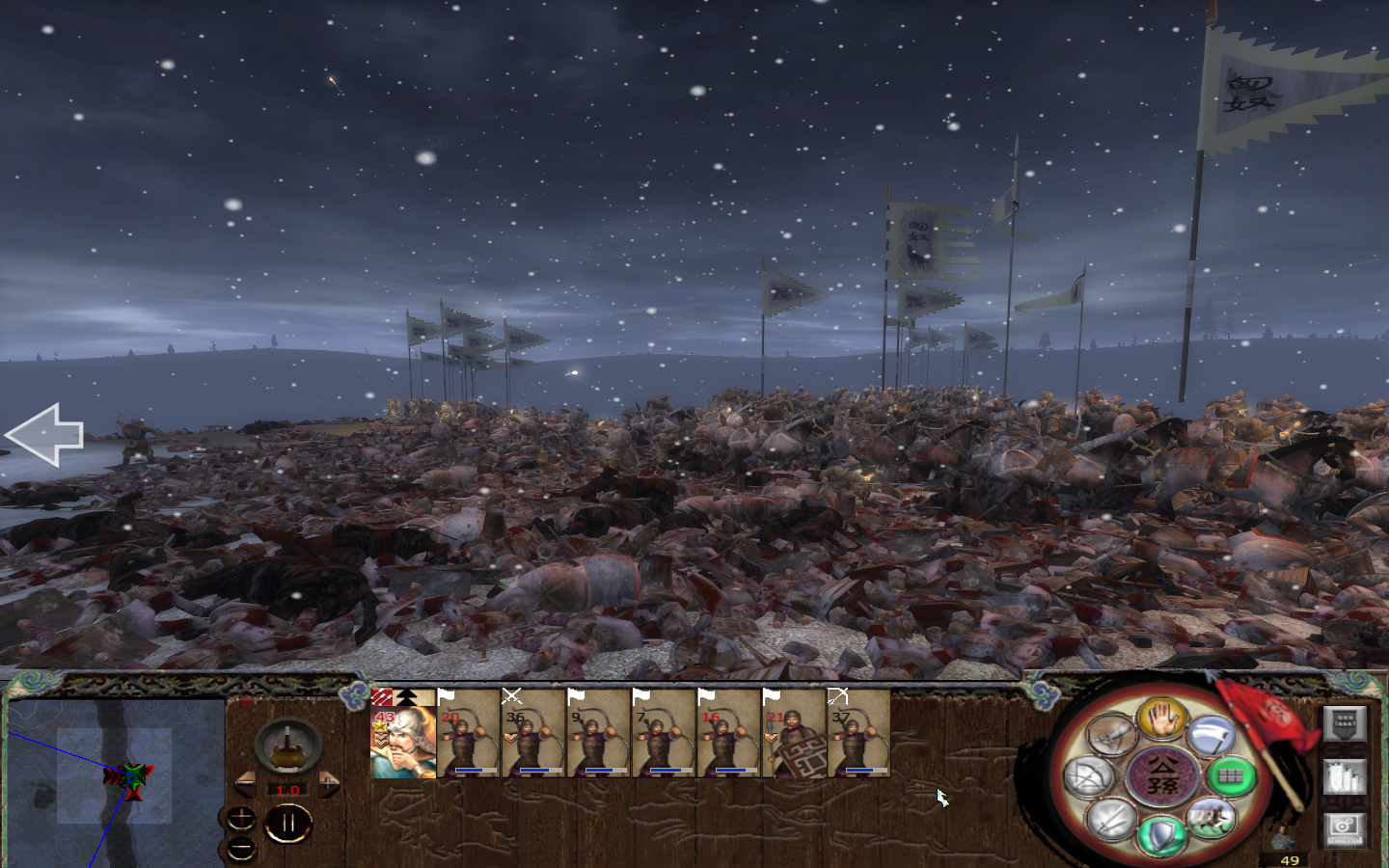Halt selected units with the hand icon
This screenshot has width=1389, height=868.
1161,722
